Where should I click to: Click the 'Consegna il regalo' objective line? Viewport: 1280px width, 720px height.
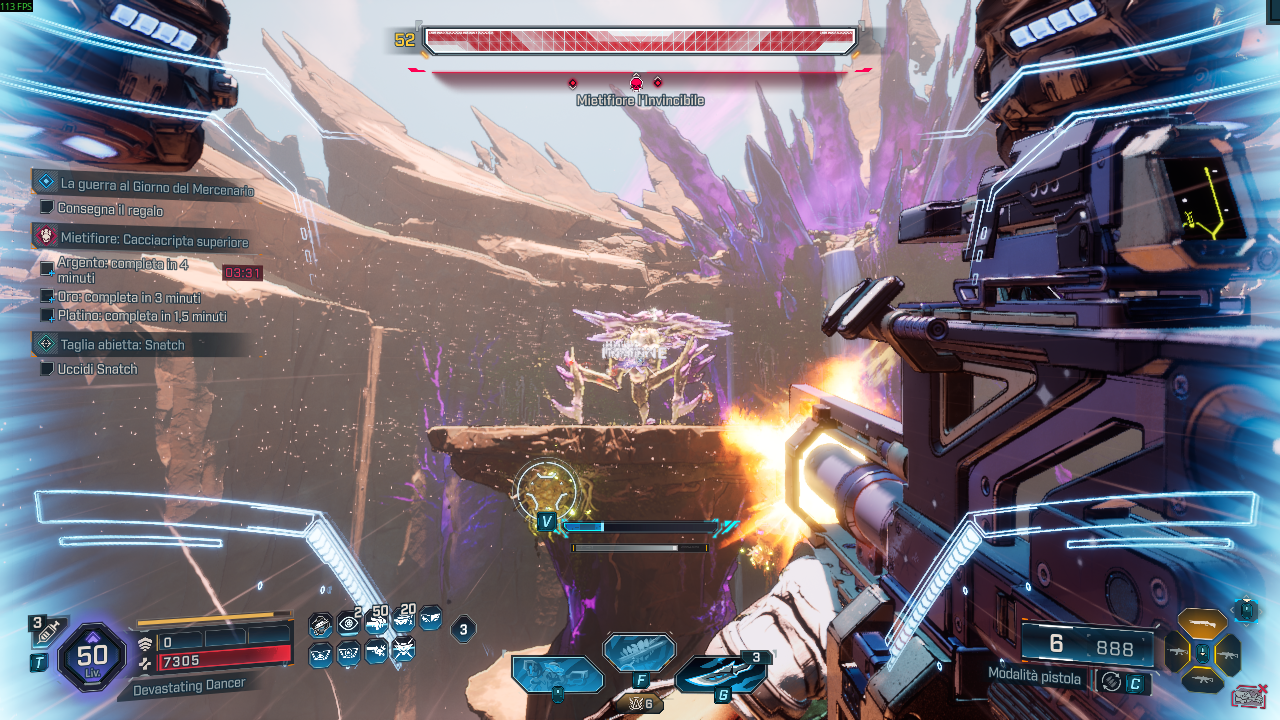(x=110, y=210)
